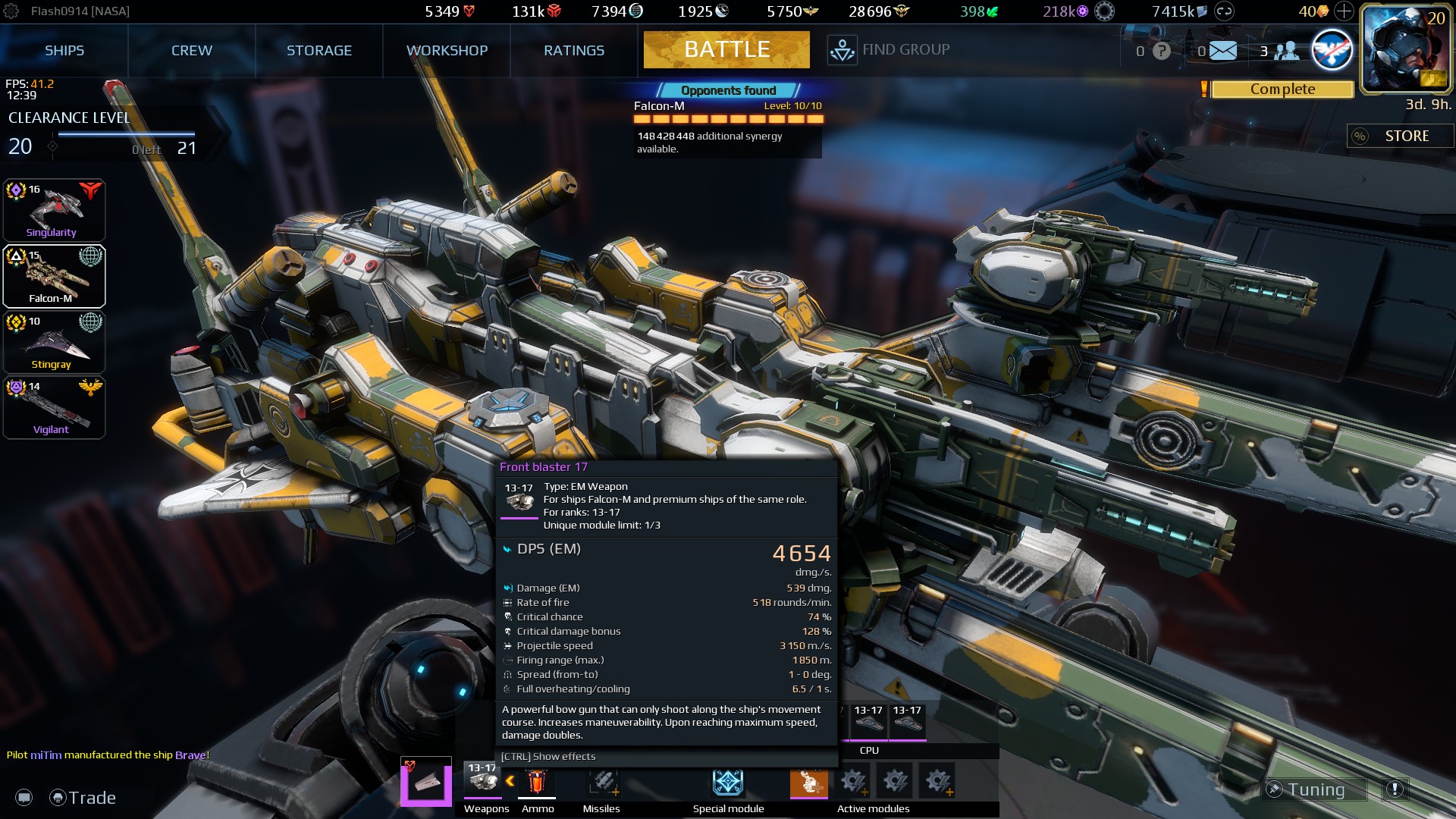
Task: Open the settings gear icon
Action: pyautogui.click(x=11, y=11)
